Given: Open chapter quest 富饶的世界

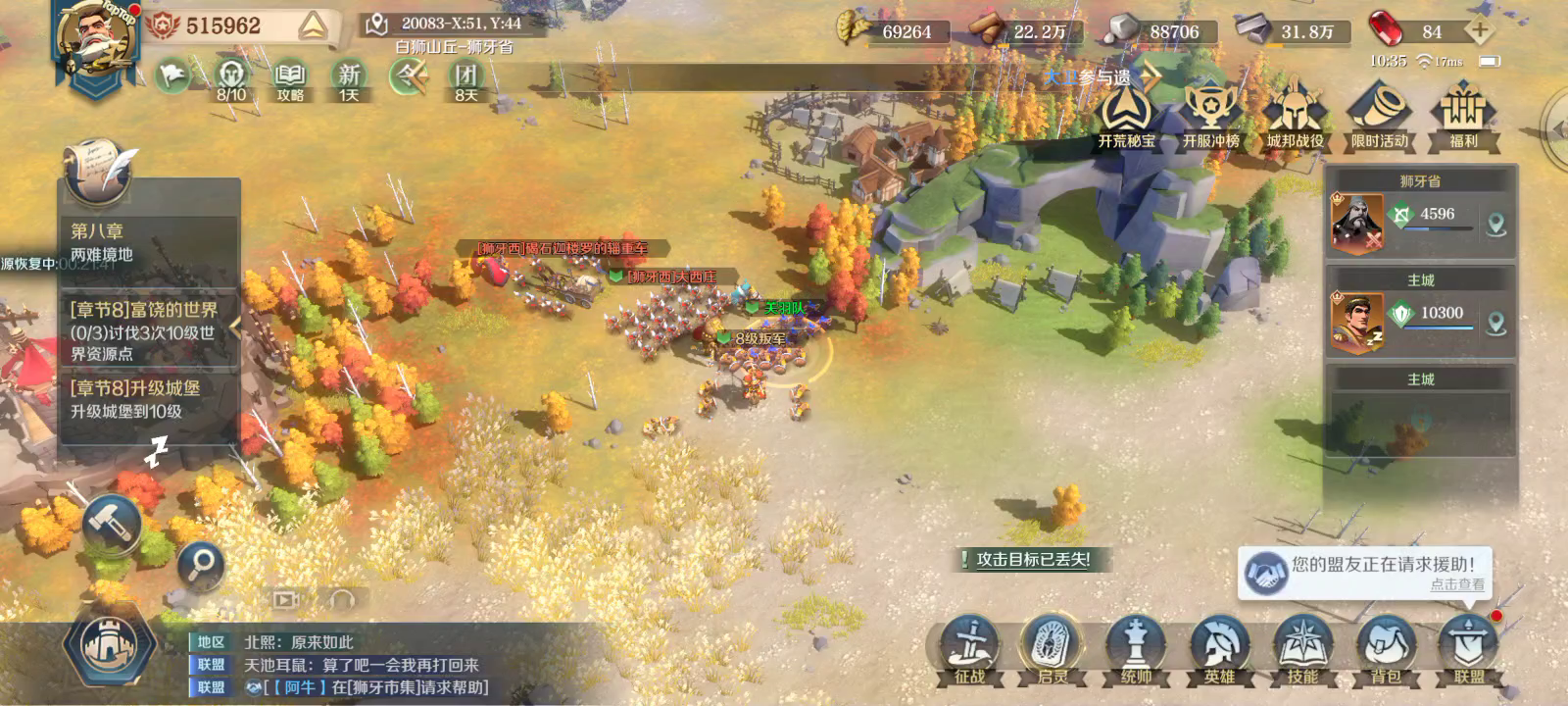Looking at the screenshot, I should [147, 330].
